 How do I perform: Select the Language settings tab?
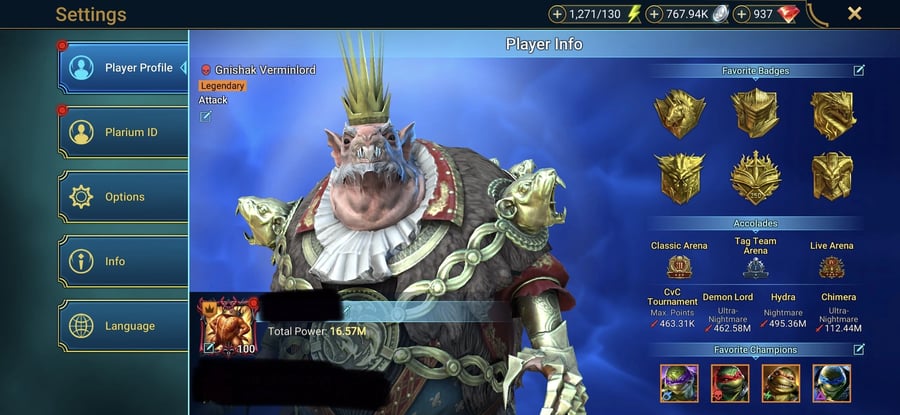coord(123,326)
